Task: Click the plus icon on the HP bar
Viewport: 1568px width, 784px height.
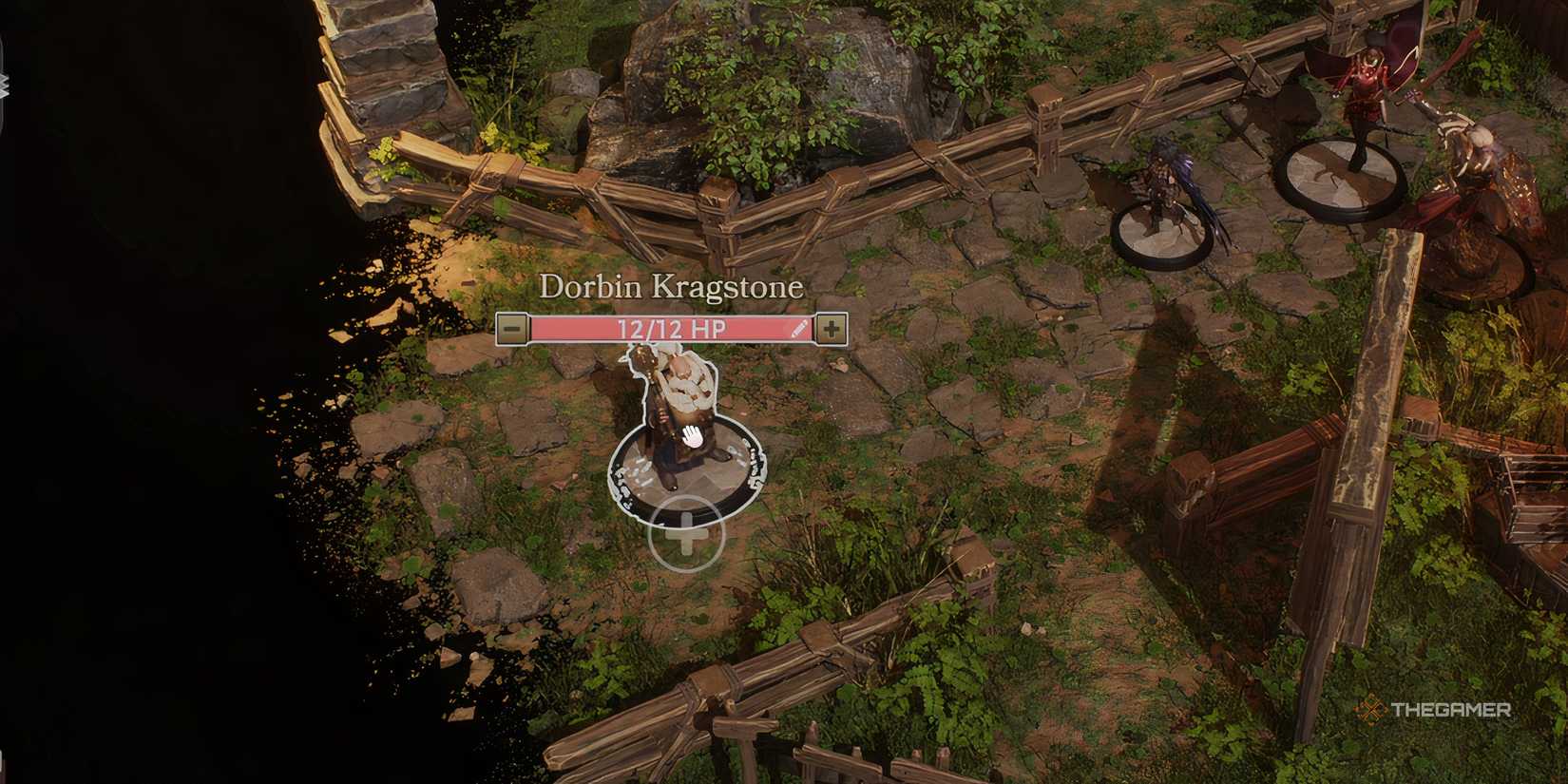Action: point(833,330)
